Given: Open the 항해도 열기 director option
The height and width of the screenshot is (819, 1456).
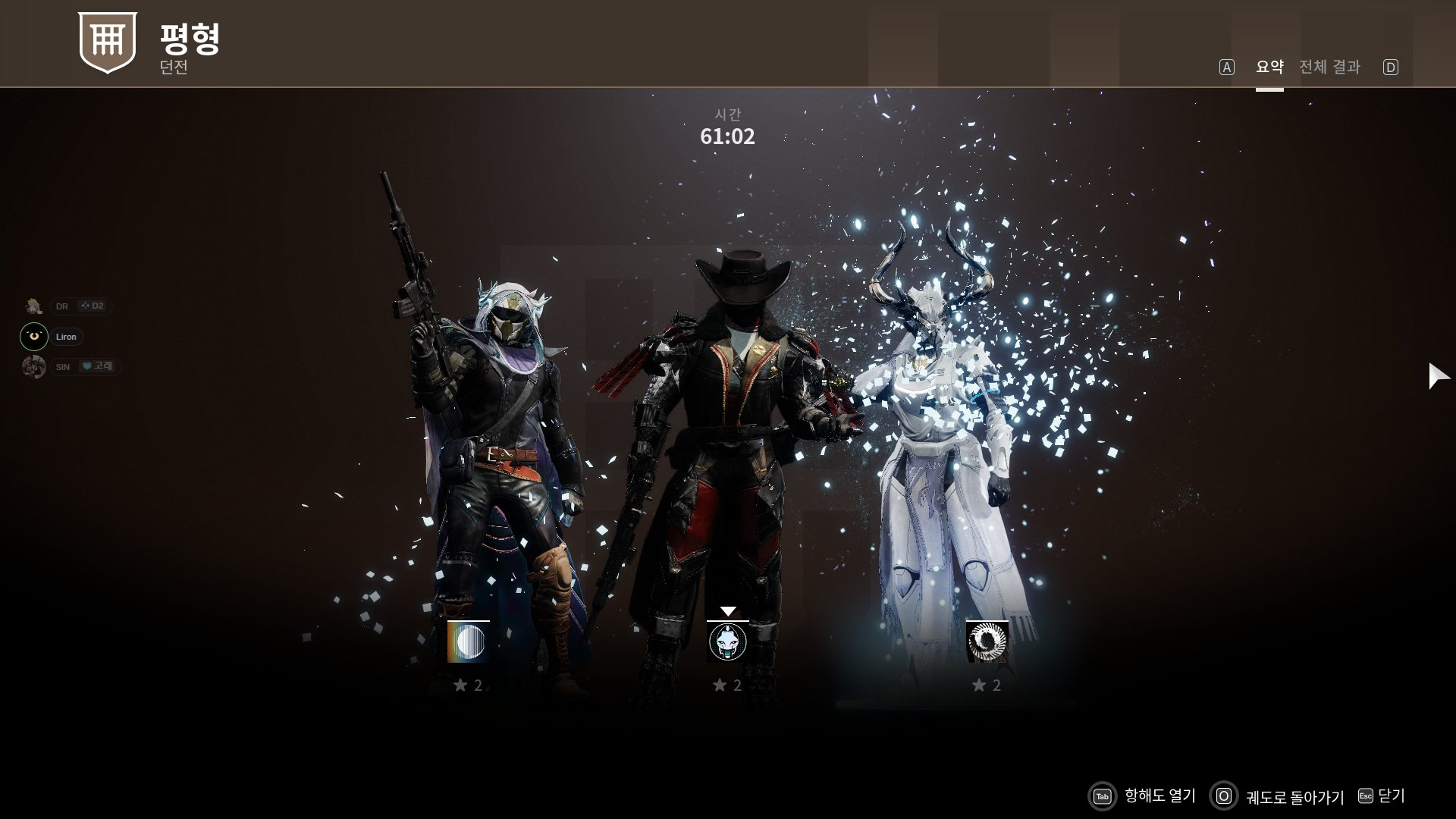Looking at the screenshot, I should point(1144,795).
